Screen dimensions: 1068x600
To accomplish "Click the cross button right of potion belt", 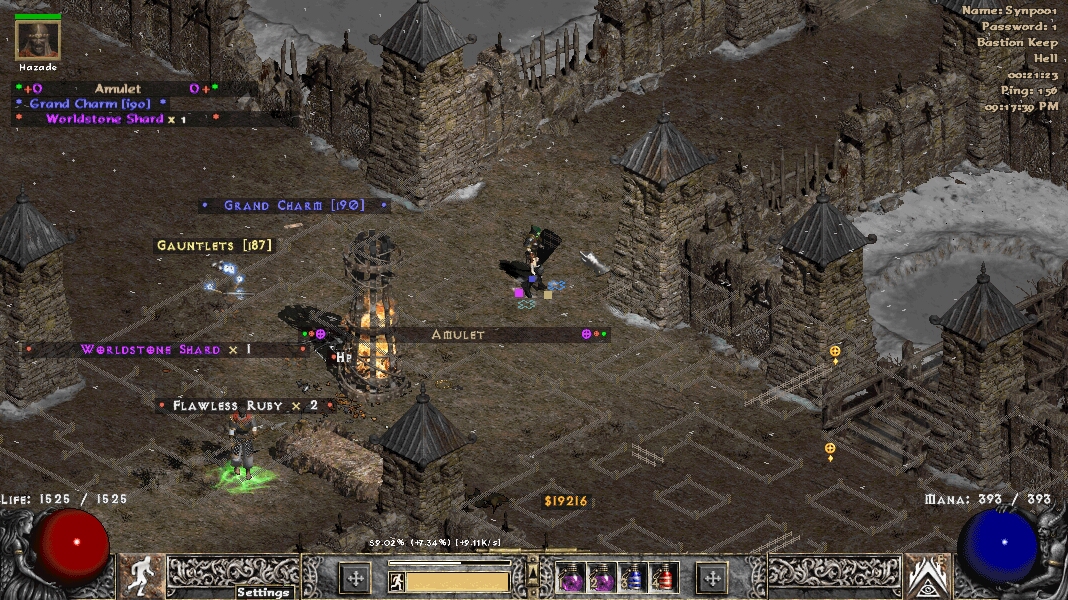I will [x=712, y=578].
